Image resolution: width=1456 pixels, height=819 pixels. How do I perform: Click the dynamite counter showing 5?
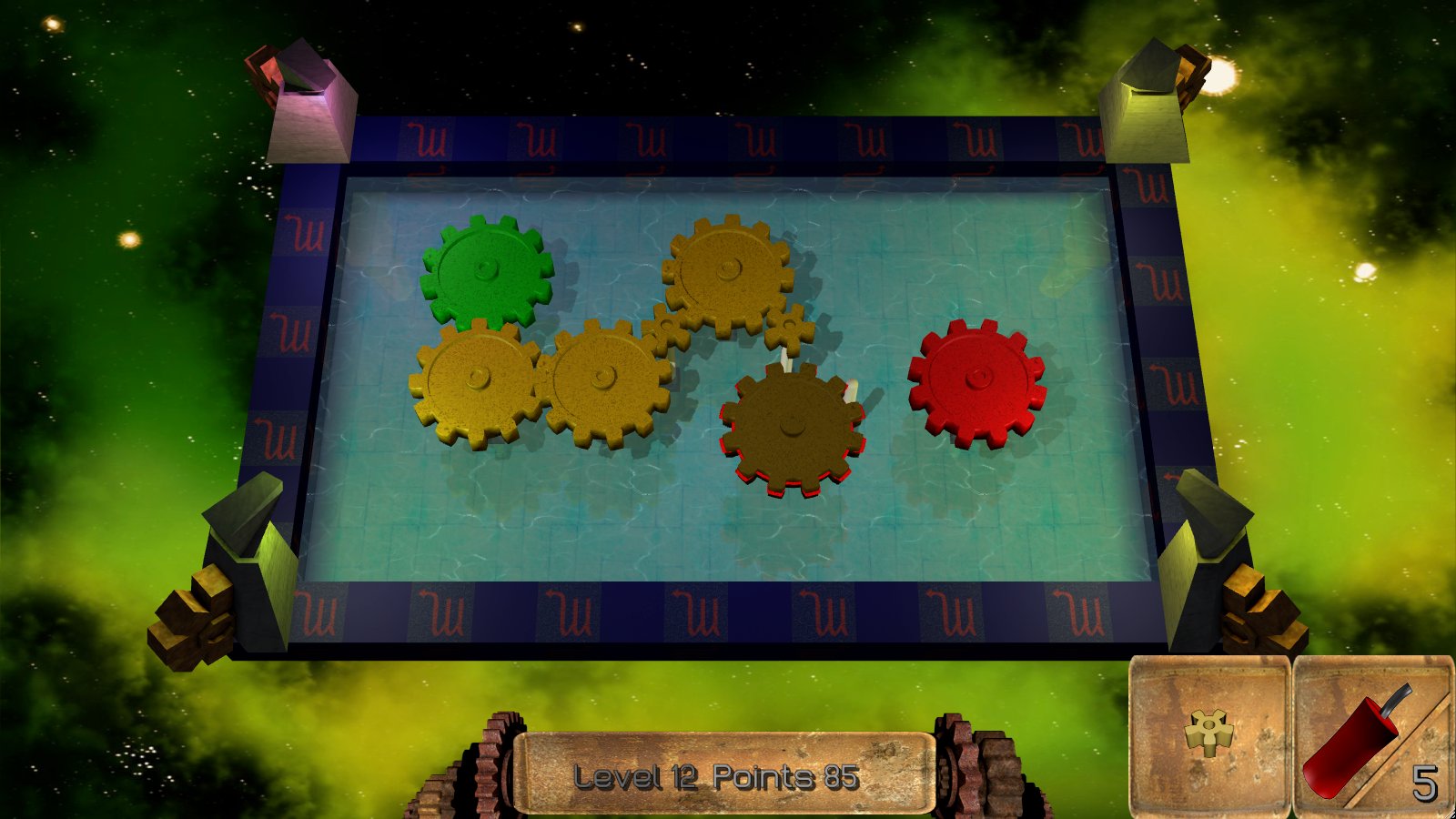pyautogui.click(x=1424, y=781)
